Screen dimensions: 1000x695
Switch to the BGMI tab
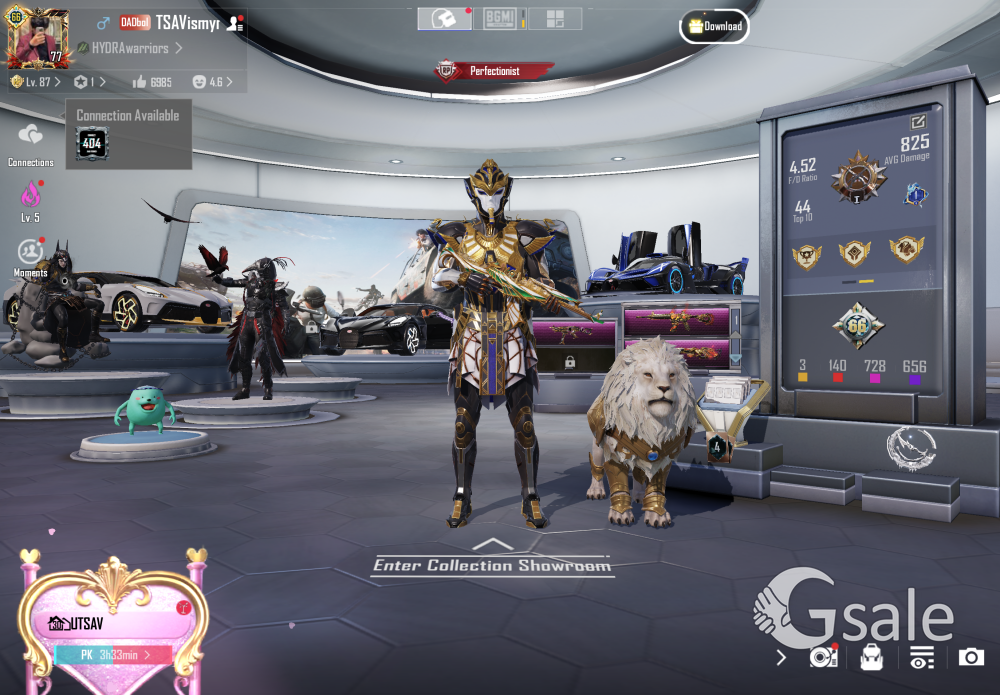499,19
